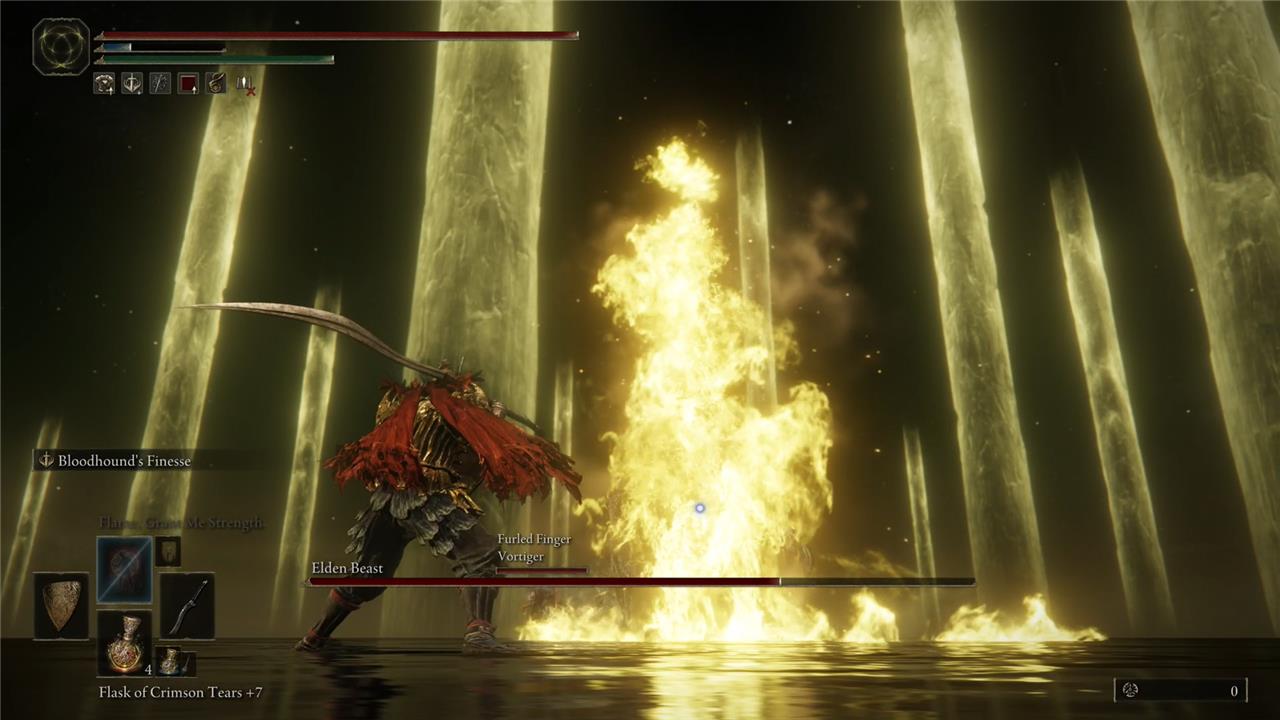Select the right-hand curved sword slot
This screenshot has width=1280, height=720.
coord(187,606)
